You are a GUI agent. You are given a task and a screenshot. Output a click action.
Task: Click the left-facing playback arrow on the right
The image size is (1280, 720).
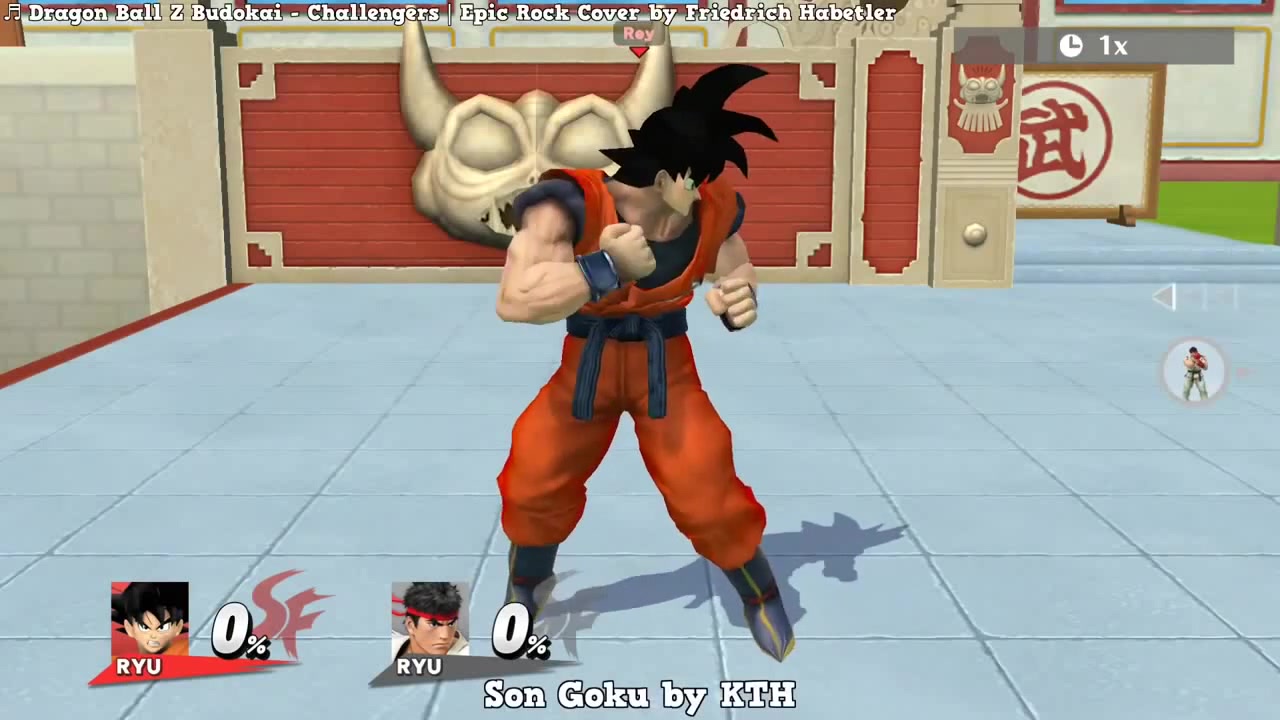(x=1164, y=296)
